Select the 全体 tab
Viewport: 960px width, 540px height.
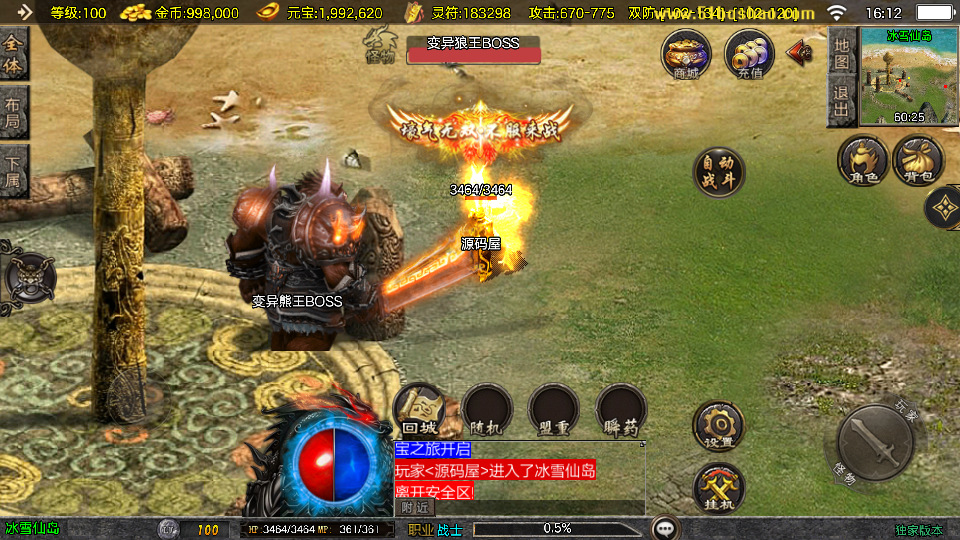13,55
